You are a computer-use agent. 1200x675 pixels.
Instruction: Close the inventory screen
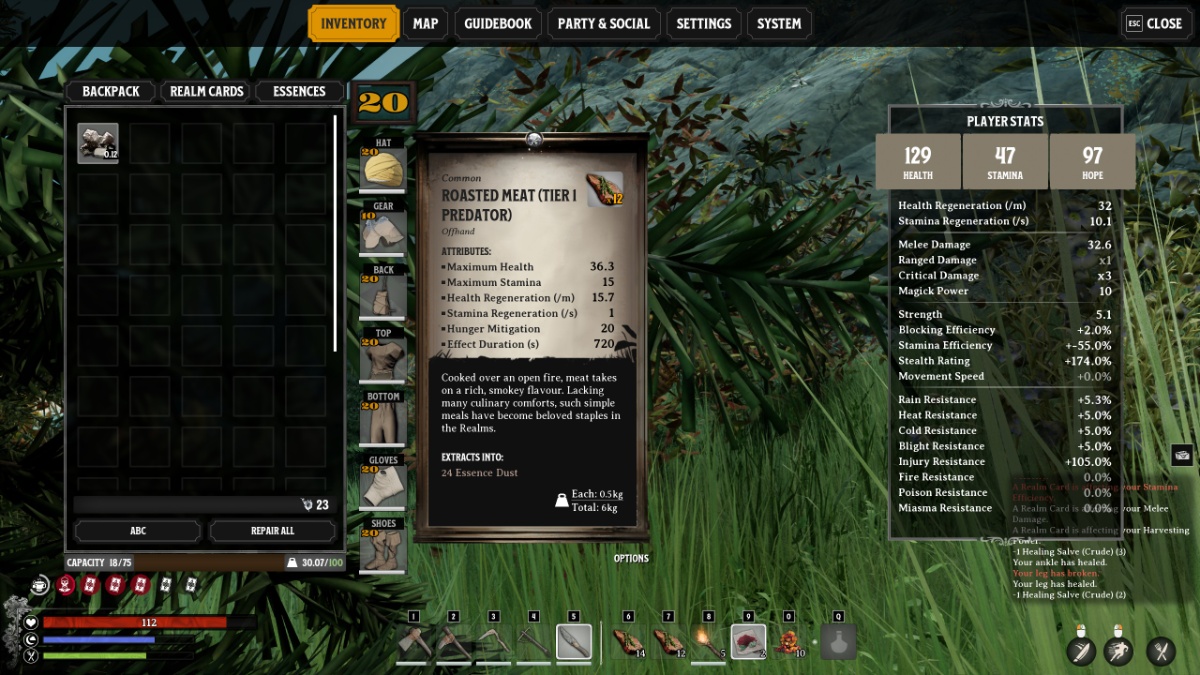click(x=1155, y=24)
